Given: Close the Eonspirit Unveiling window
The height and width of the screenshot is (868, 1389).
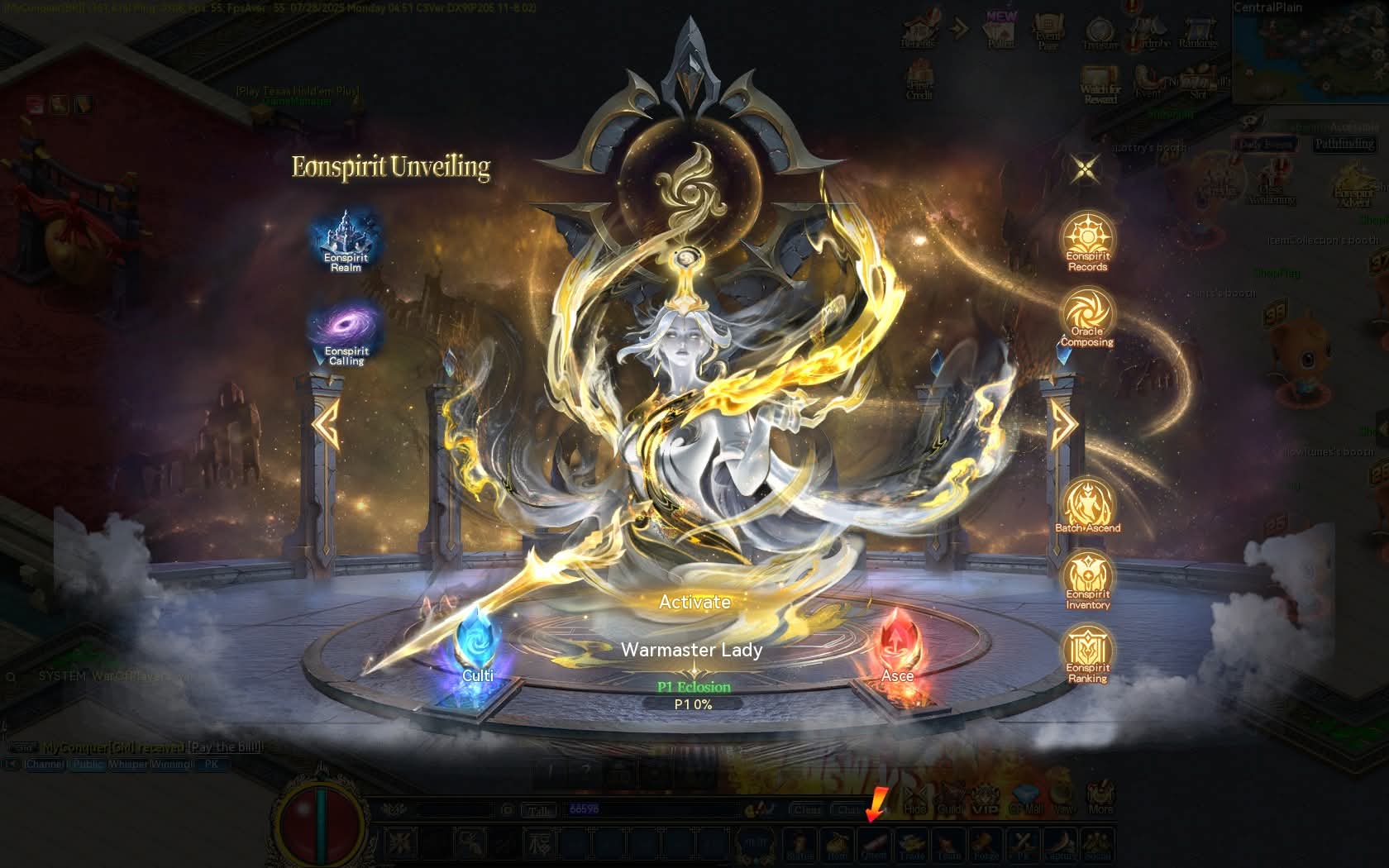Looking at the screenshot, I should coord(1084,169).
